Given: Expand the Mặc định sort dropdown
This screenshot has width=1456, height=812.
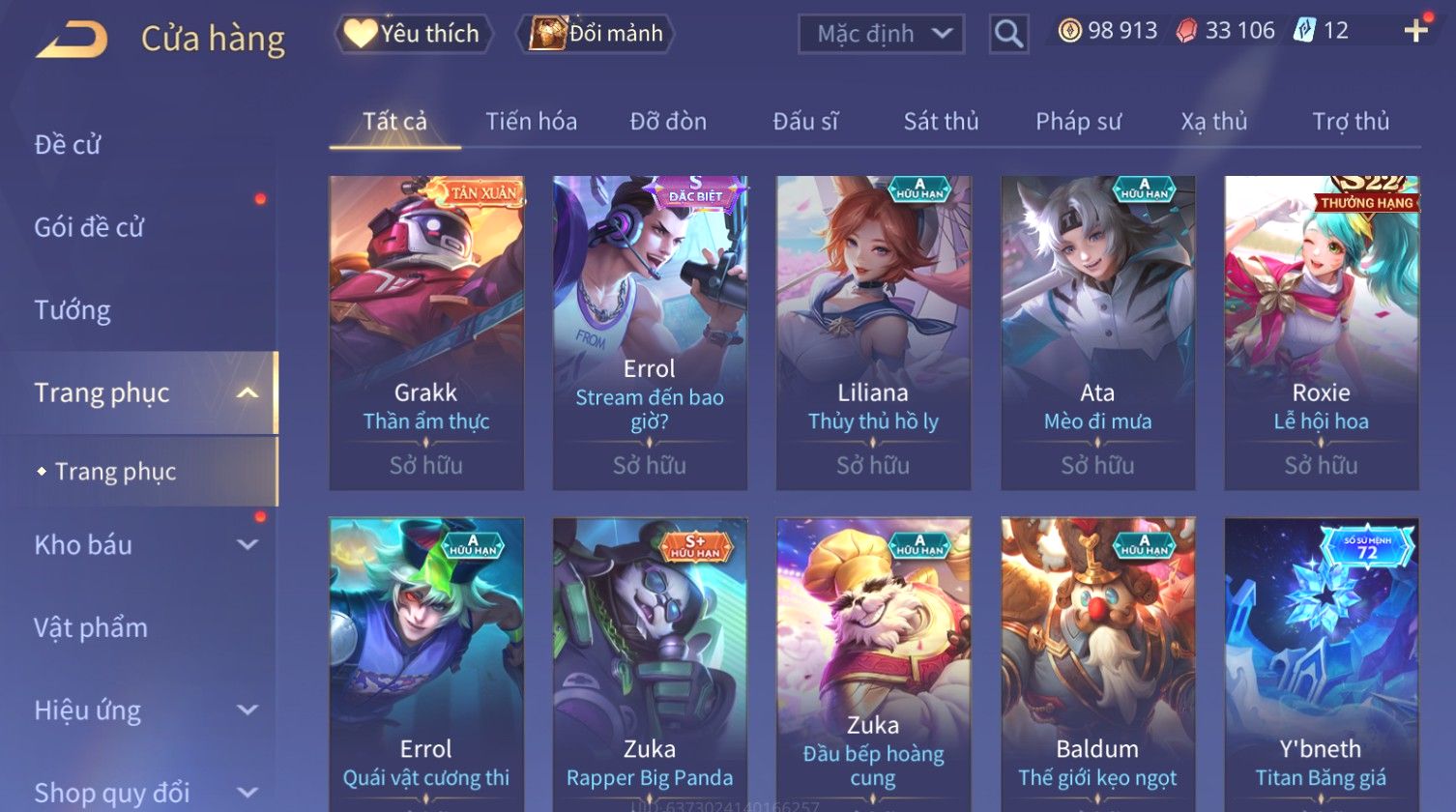Looking at the screenshot, I should click(881, 34).
